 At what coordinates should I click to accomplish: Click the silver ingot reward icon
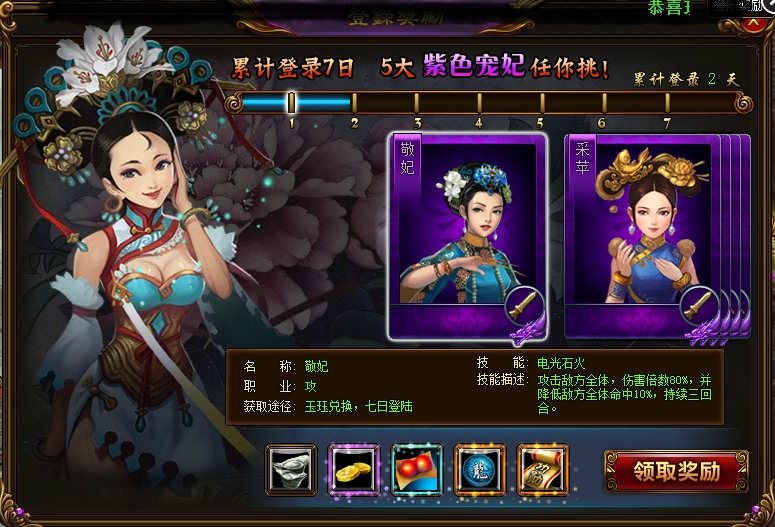[x=291, y=470]
